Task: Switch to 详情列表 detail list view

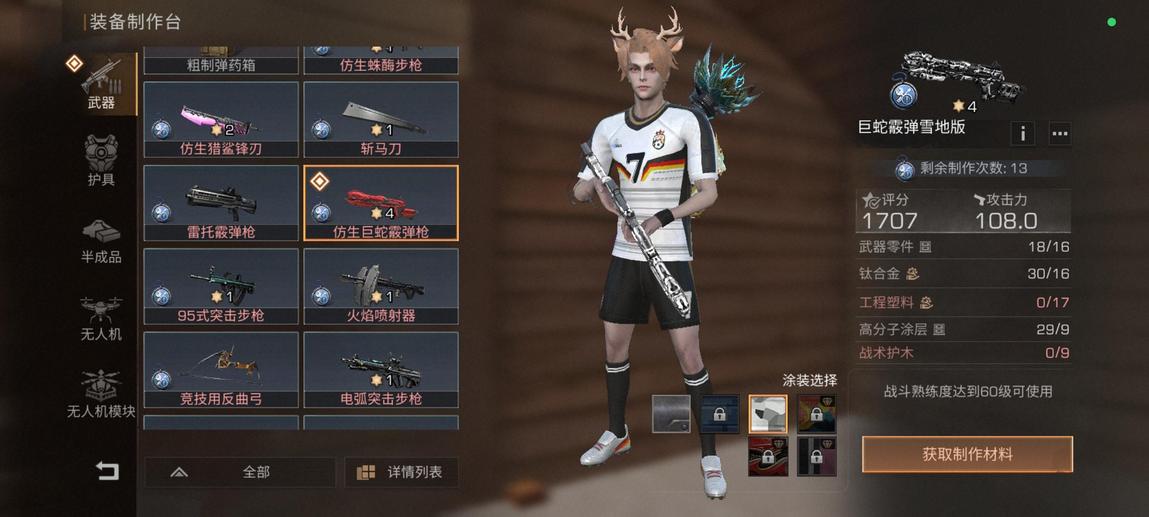Action: click(401, 472)
